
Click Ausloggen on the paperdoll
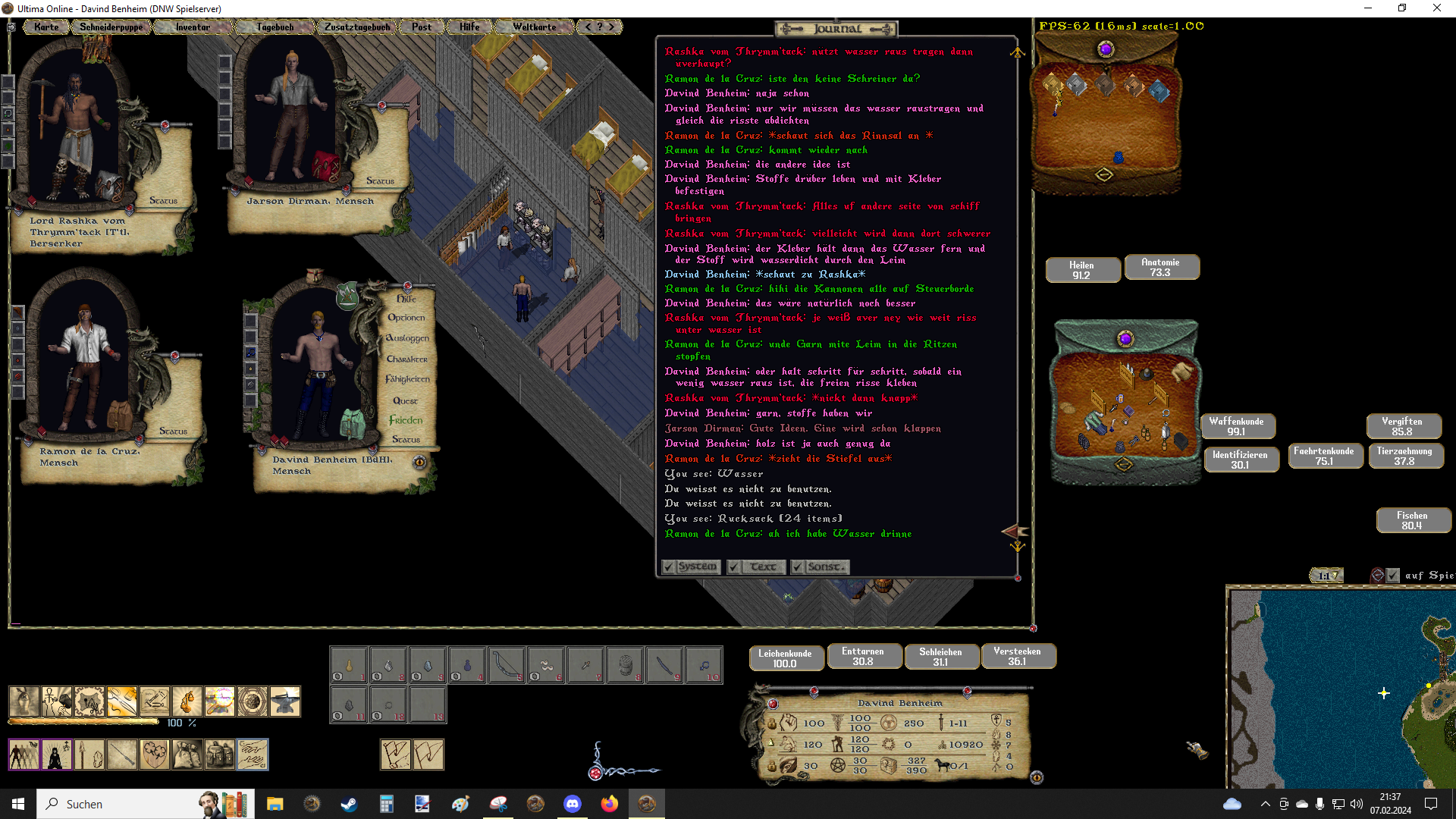(407, 338)
